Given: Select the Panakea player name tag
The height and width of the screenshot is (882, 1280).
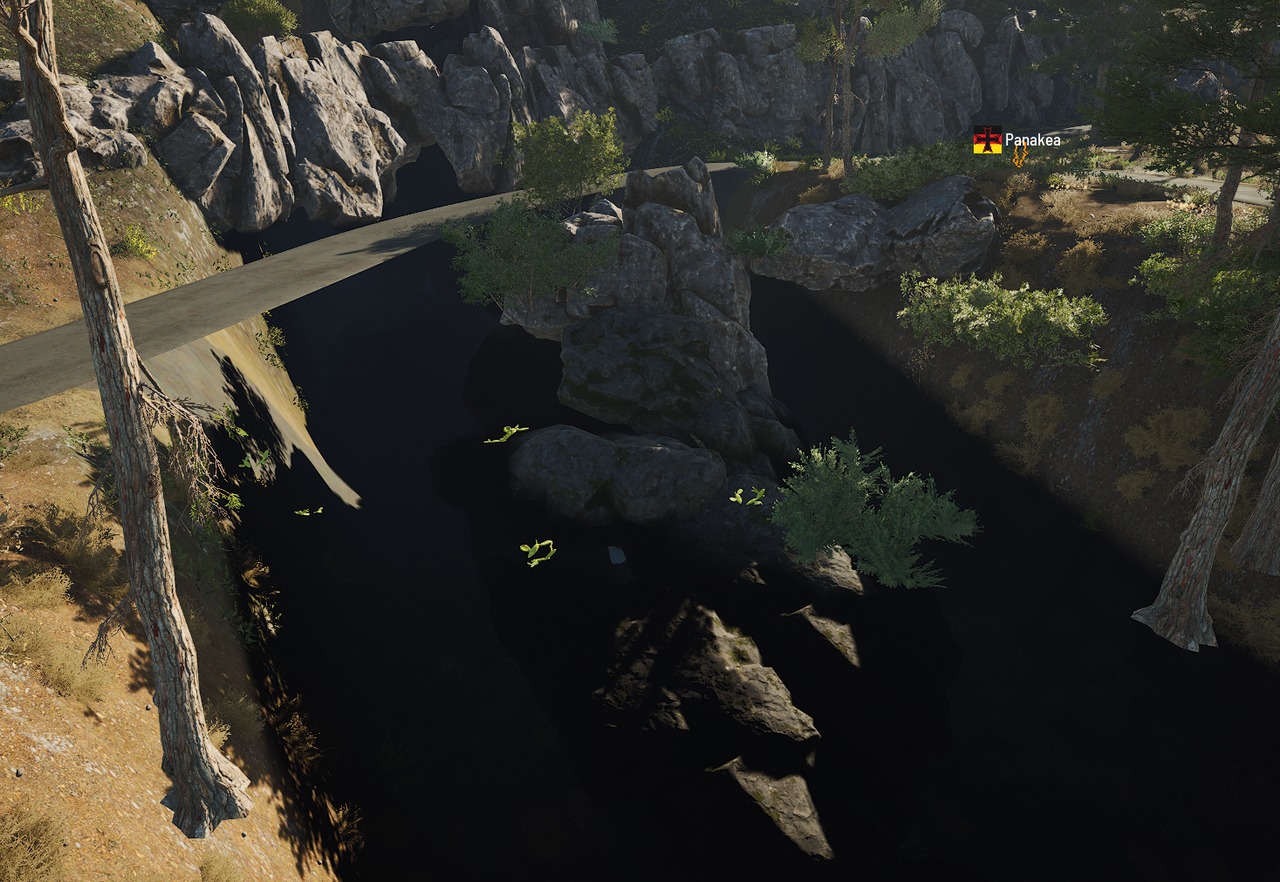Looking at the screenshot, I should [1031, 140].
